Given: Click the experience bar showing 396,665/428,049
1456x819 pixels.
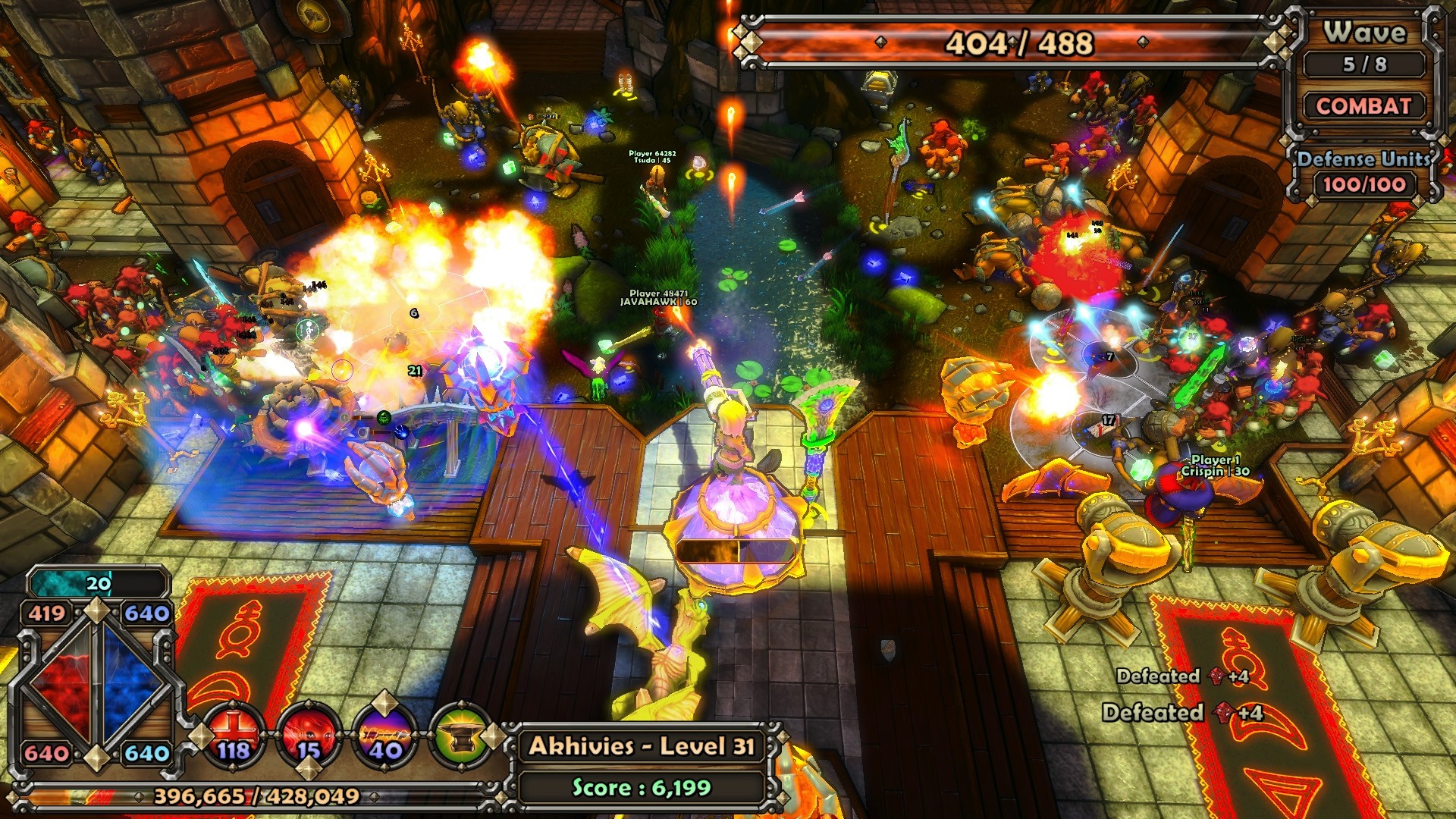Looking at the screenshot, I should (258, 796).
